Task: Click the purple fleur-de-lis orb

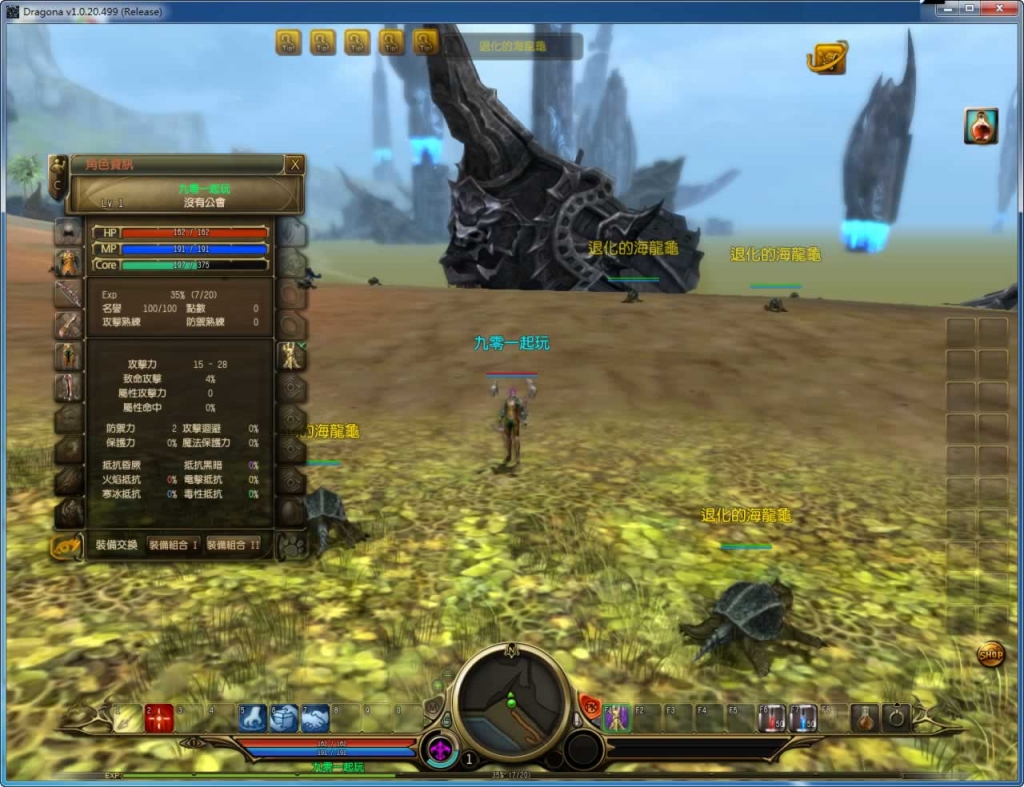Action: coord(437,748)
